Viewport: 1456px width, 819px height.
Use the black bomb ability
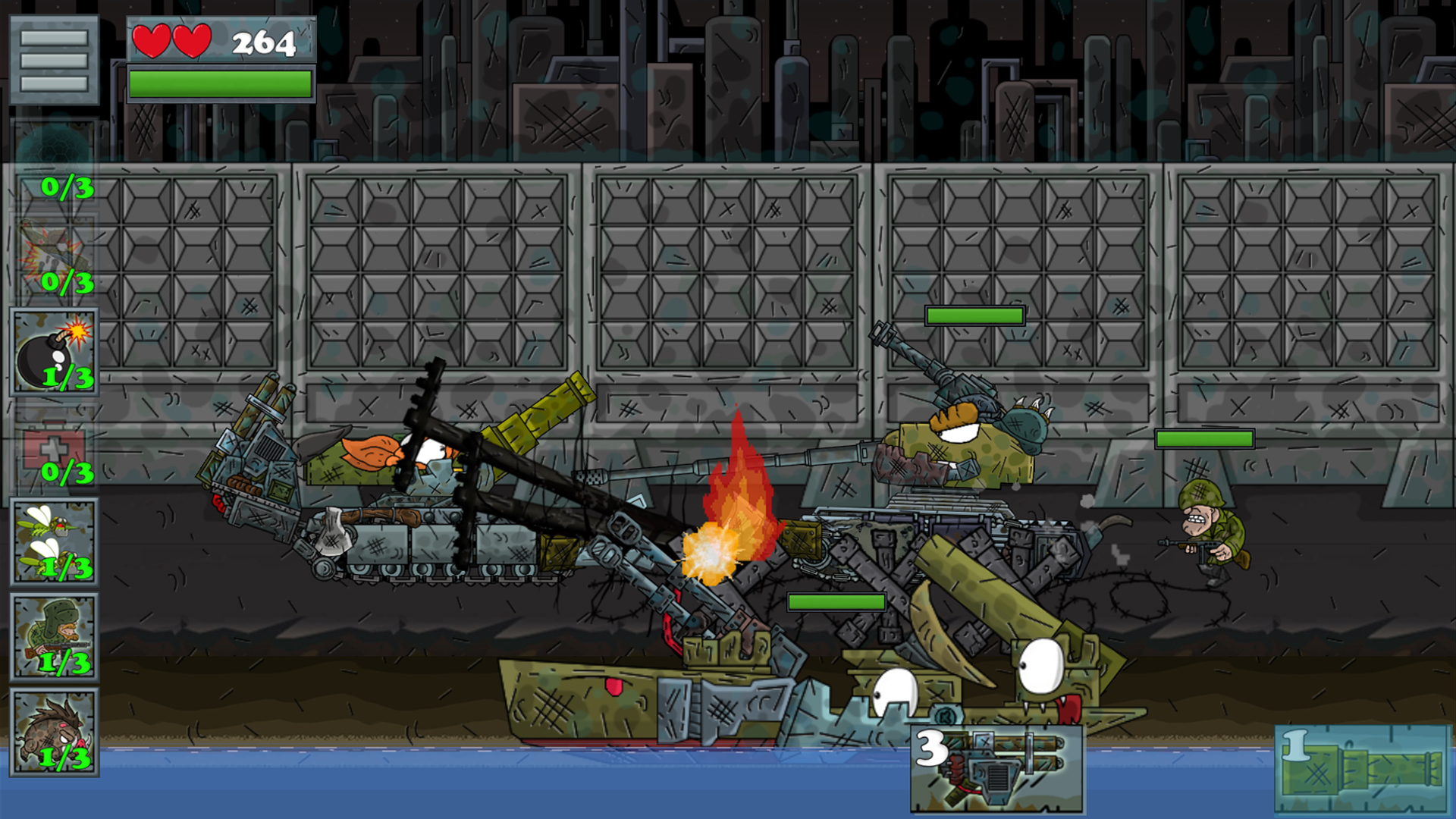pos(54,352)
